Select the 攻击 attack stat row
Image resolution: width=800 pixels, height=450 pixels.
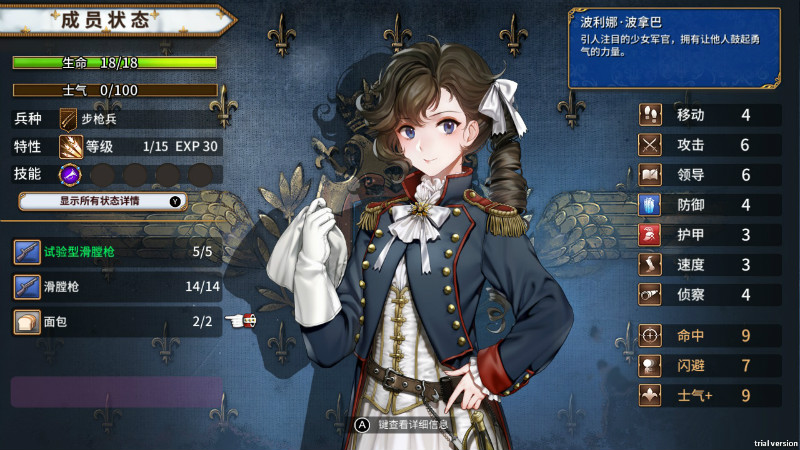(x=710, y=145)
